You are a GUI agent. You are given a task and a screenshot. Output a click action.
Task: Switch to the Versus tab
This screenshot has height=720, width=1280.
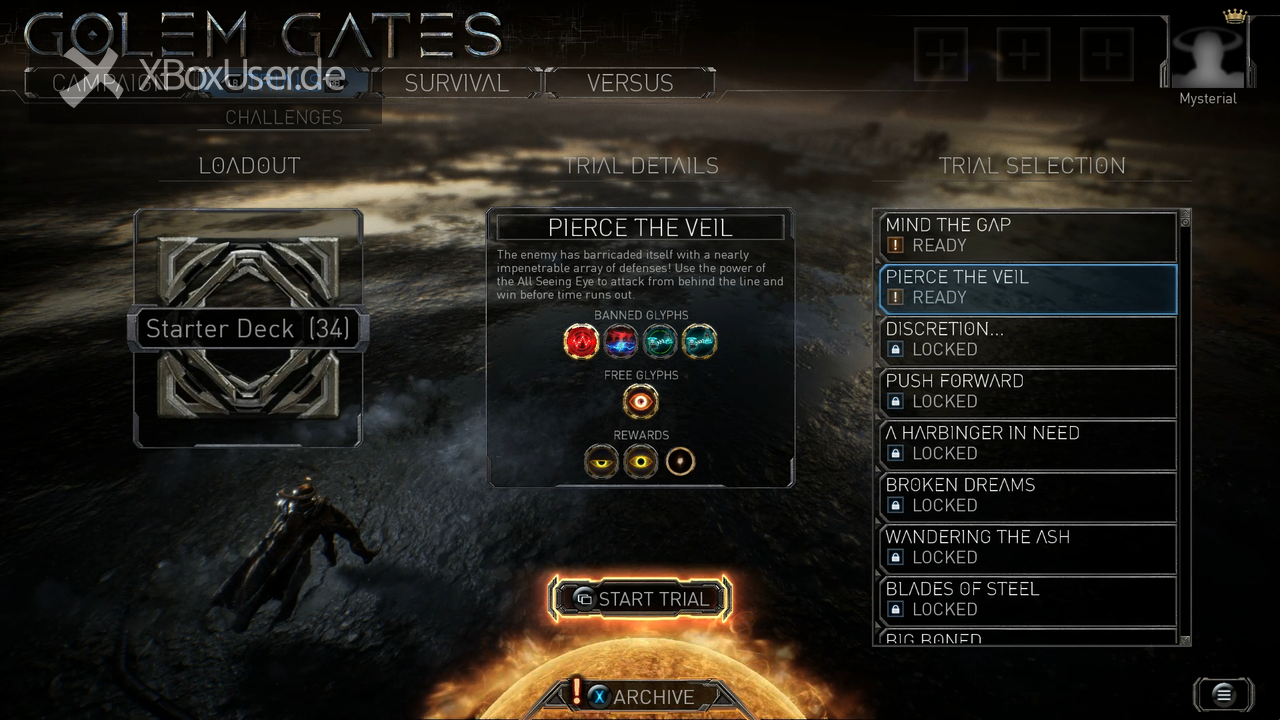[629, 83]
